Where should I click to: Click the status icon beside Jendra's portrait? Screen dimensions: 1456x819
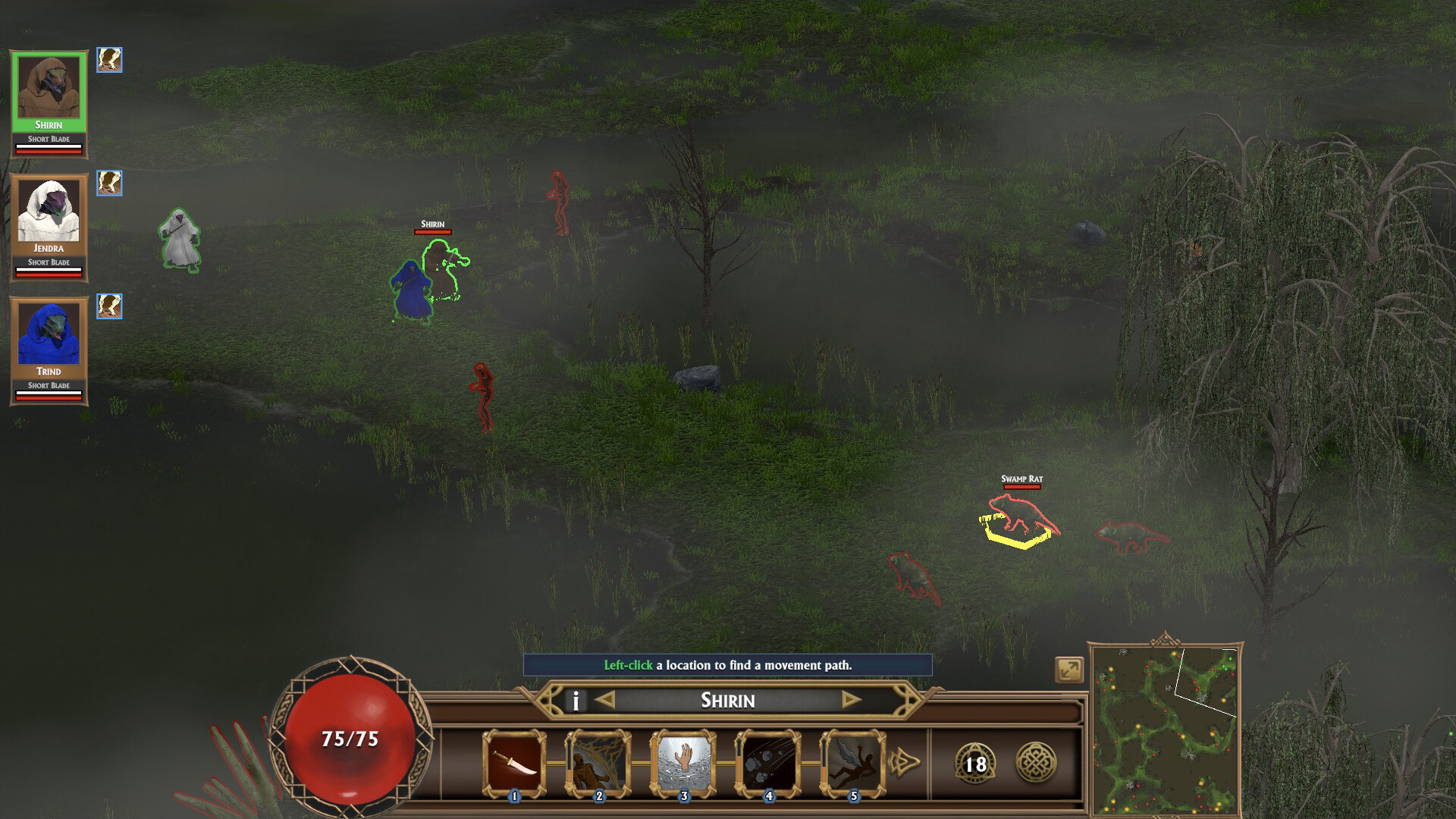tap(109, 183)
